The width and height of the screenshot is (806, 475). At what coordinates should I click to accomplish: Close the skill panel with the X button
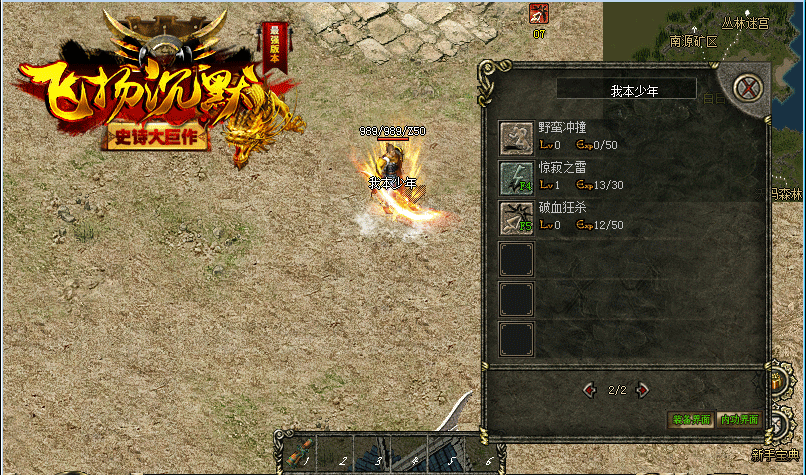746,88
